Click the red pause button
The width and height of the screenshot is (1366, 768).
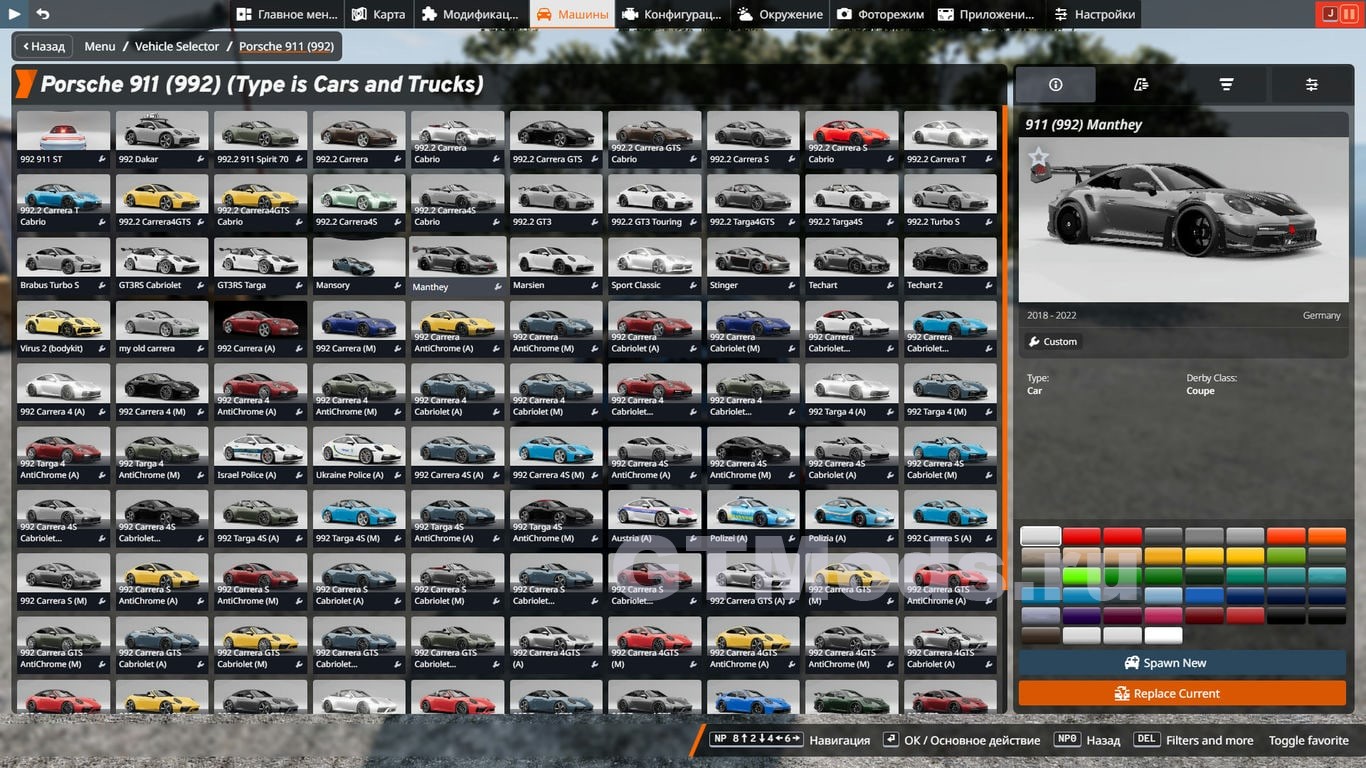[x=1349, y=14]
